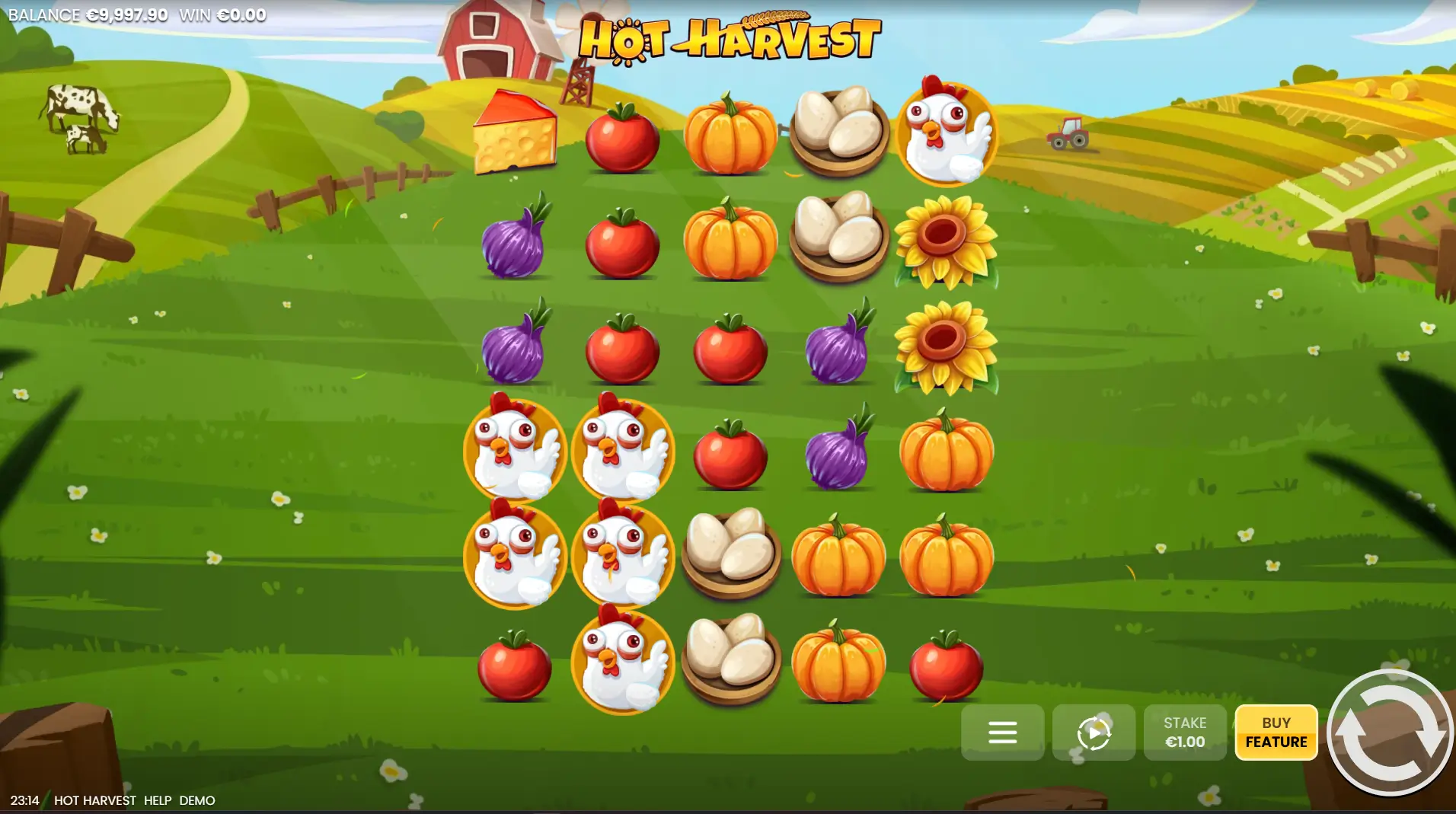The image size is (1456, 814).
Task: Click the DEMO label in the footer
Action: (x=197, y=800)
